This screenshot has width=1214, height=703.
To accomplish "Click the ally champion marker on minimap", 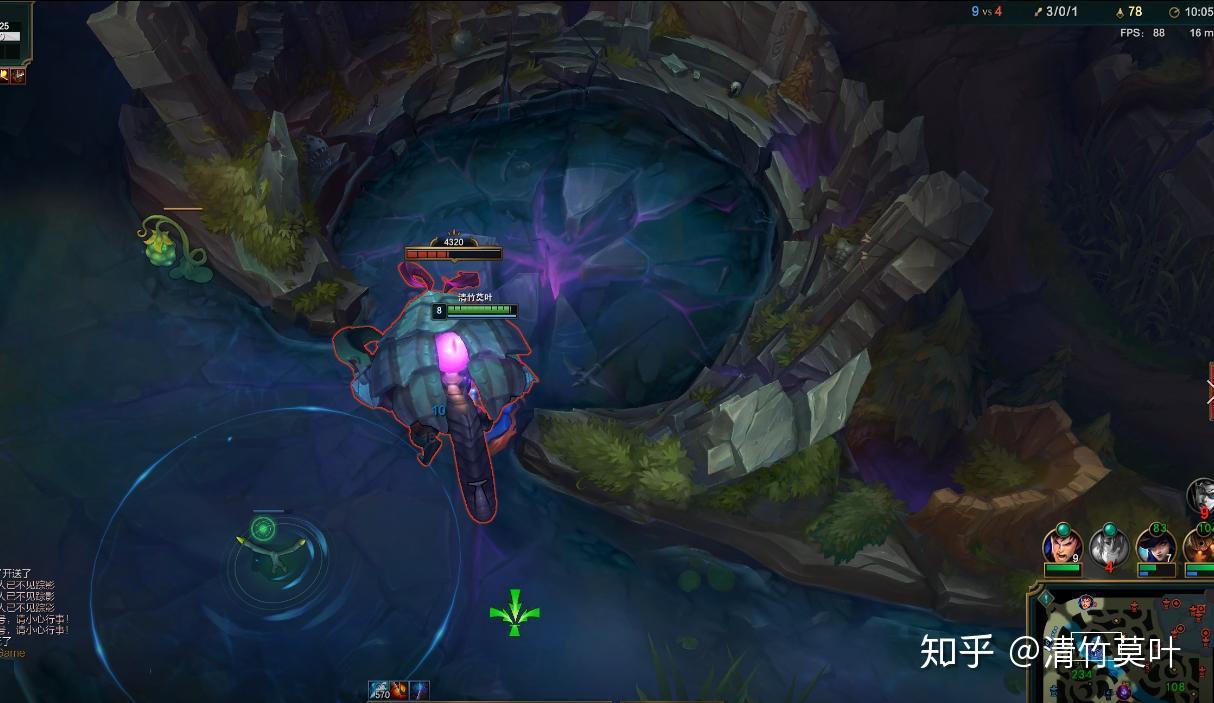I will tap(1085, 602).
